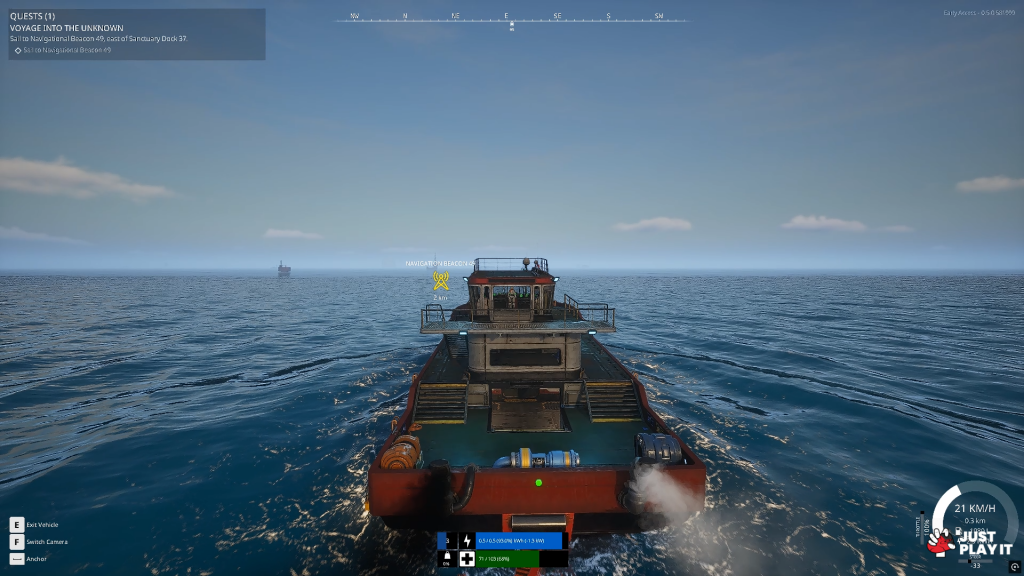The height and width of the screenshot is (576, 1024).
Task: Click the small corner overlay icon
Action: point(1014,567)
